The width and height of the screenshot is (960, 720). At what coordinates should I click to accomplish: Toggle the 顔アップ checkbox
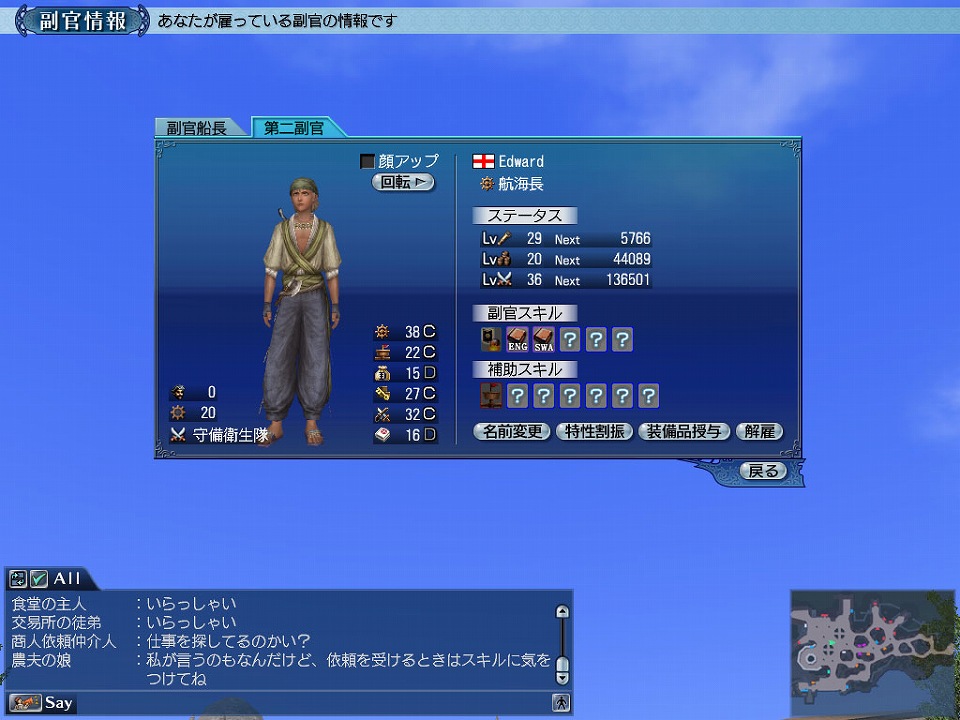tap(367, 161)
